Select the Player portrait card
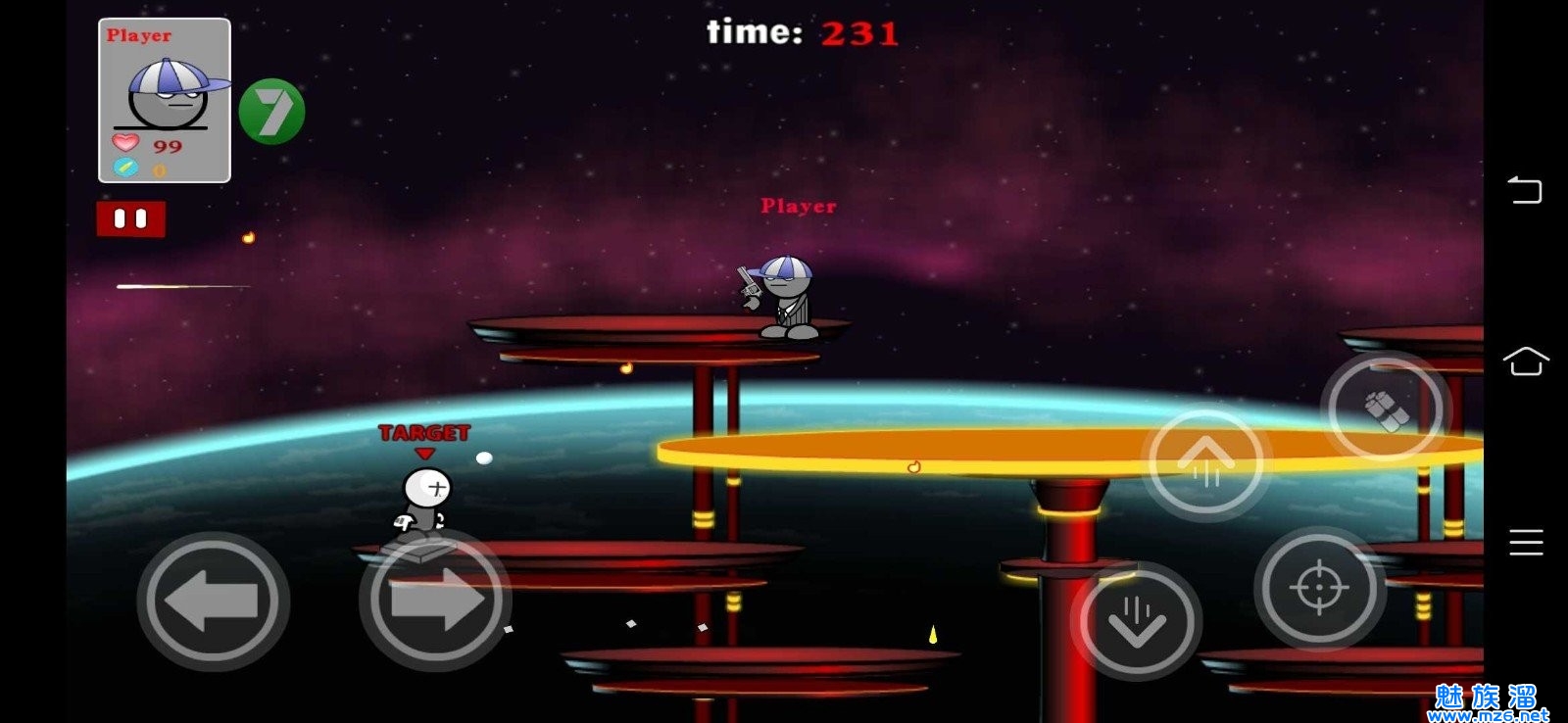 [165, 101]
